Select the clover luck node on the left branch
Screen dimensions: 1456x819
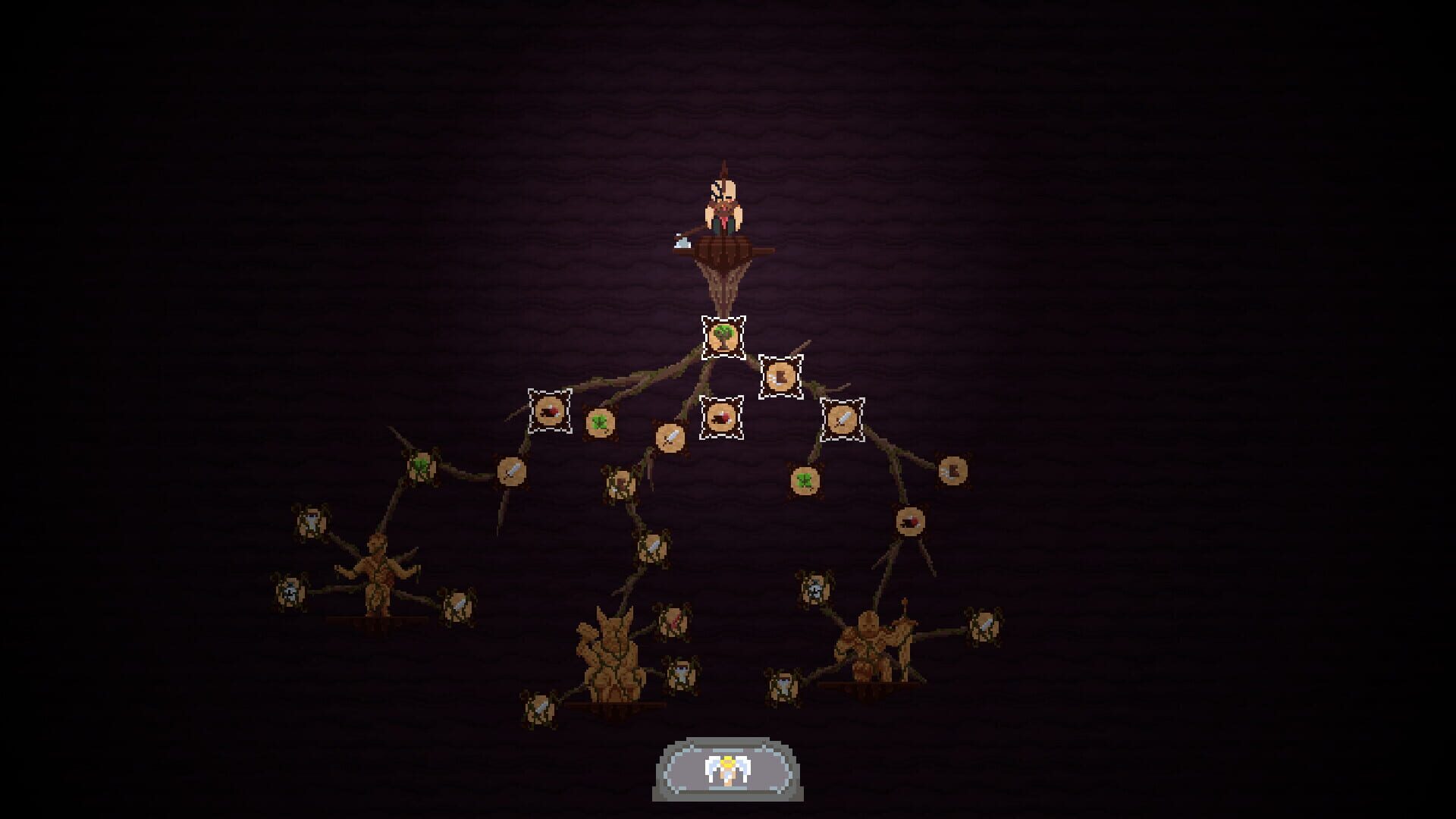pyautogui.click(x=420, y=466)
